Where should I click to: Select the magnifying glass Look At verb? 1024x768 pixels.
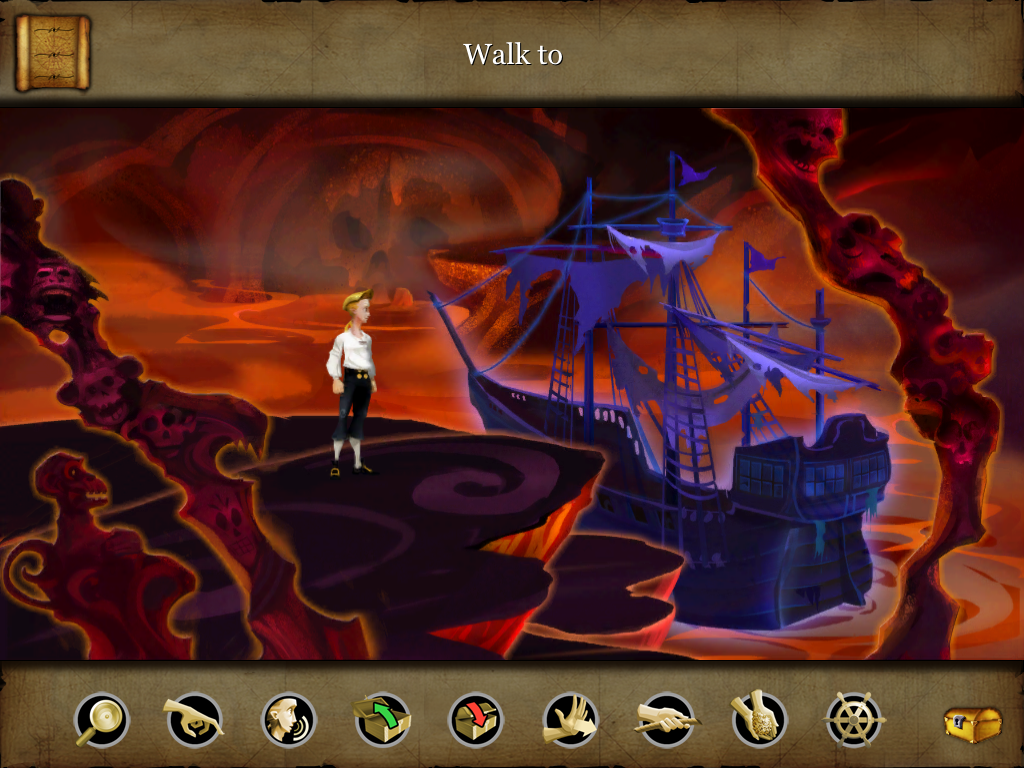tap(101, 720)
